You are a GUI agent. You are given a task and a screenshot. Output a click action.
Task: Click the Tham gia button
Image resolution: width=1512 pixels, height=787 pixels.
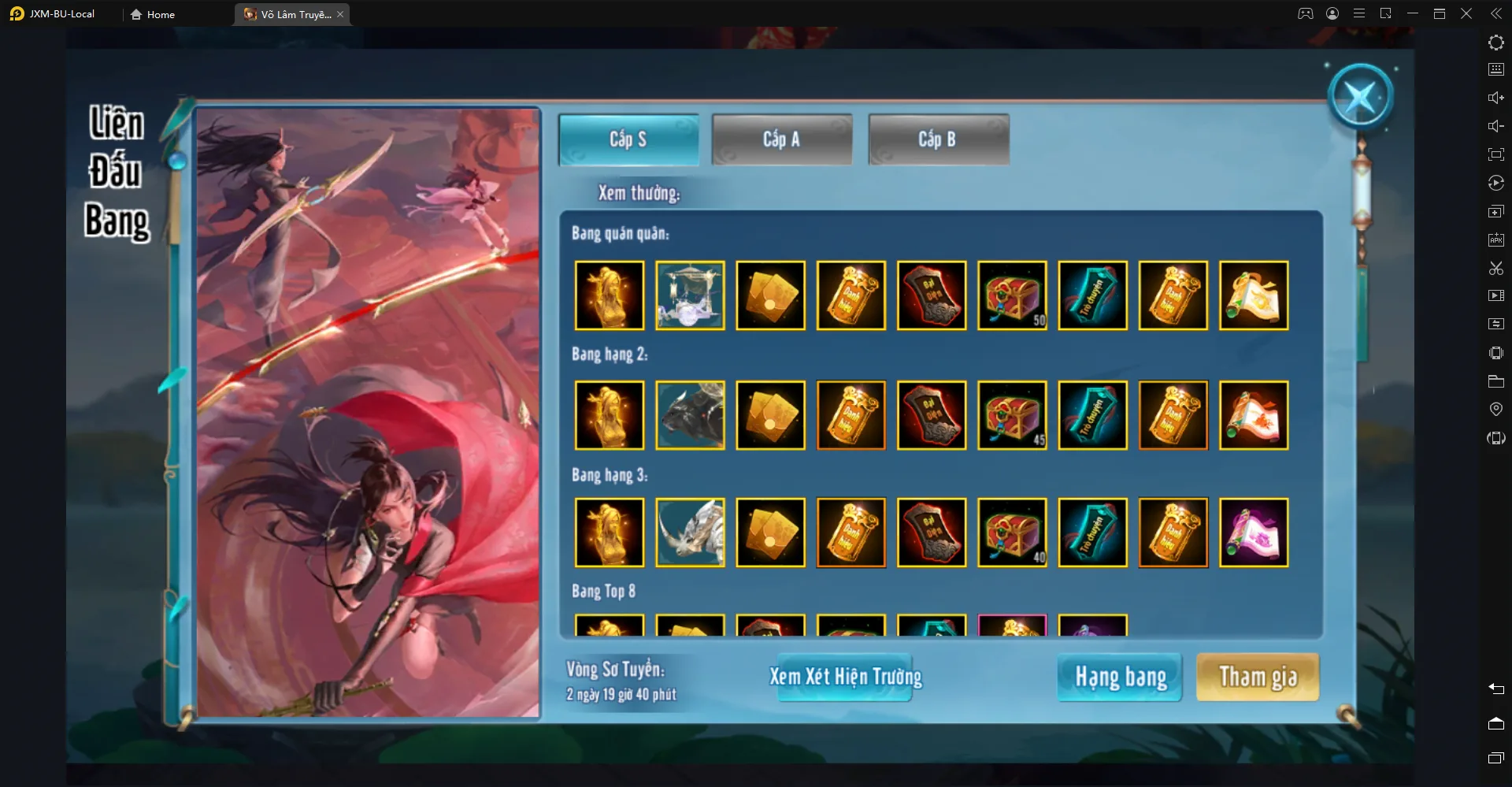[x=1258, y=677]
